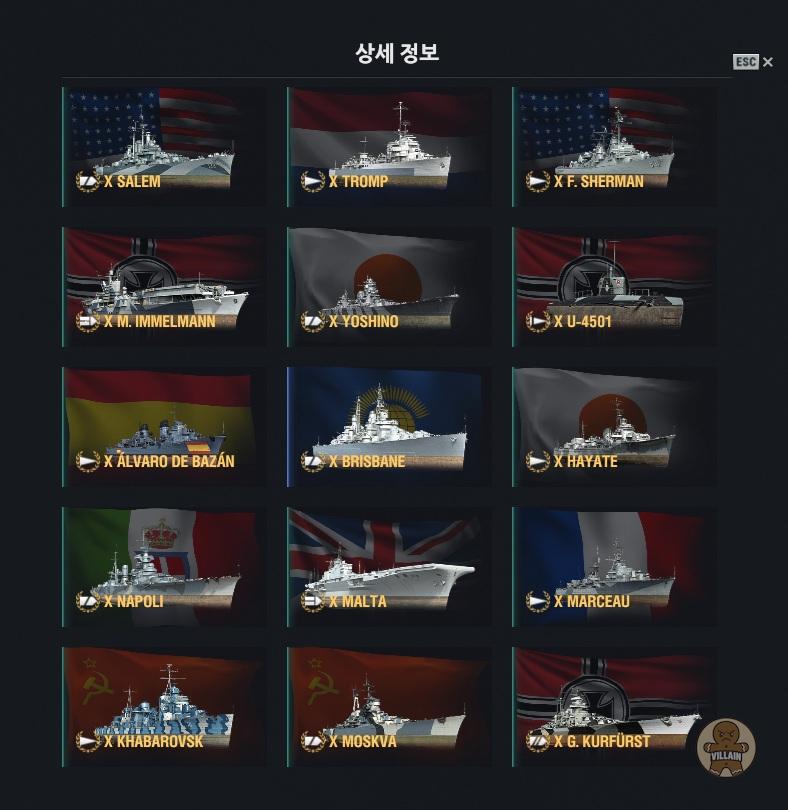The image size is (788, 810).
Task: Choose the X Moskva ship card
Action: 388,706
